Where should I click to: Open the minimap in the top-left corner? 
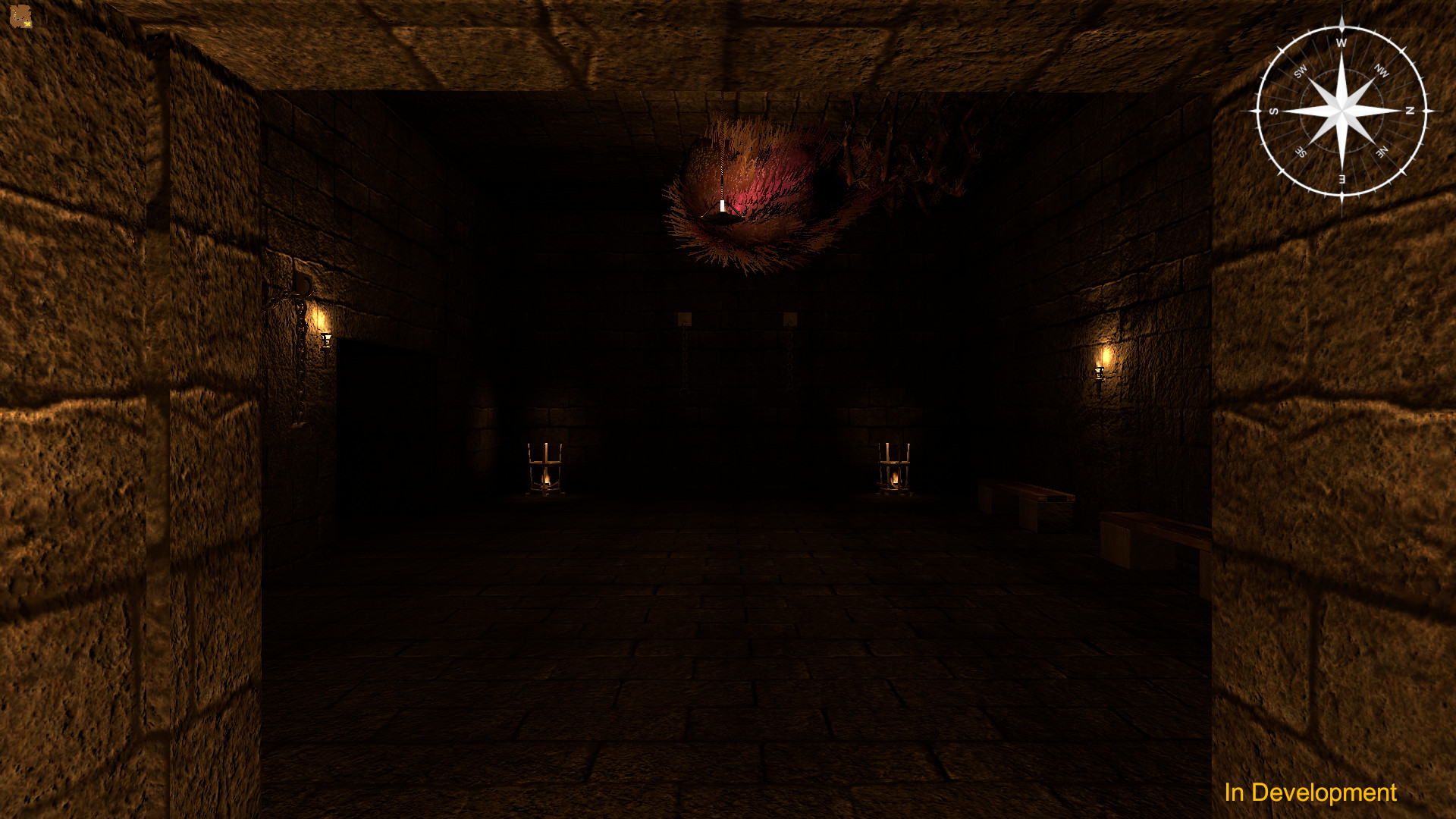(21, 17)
